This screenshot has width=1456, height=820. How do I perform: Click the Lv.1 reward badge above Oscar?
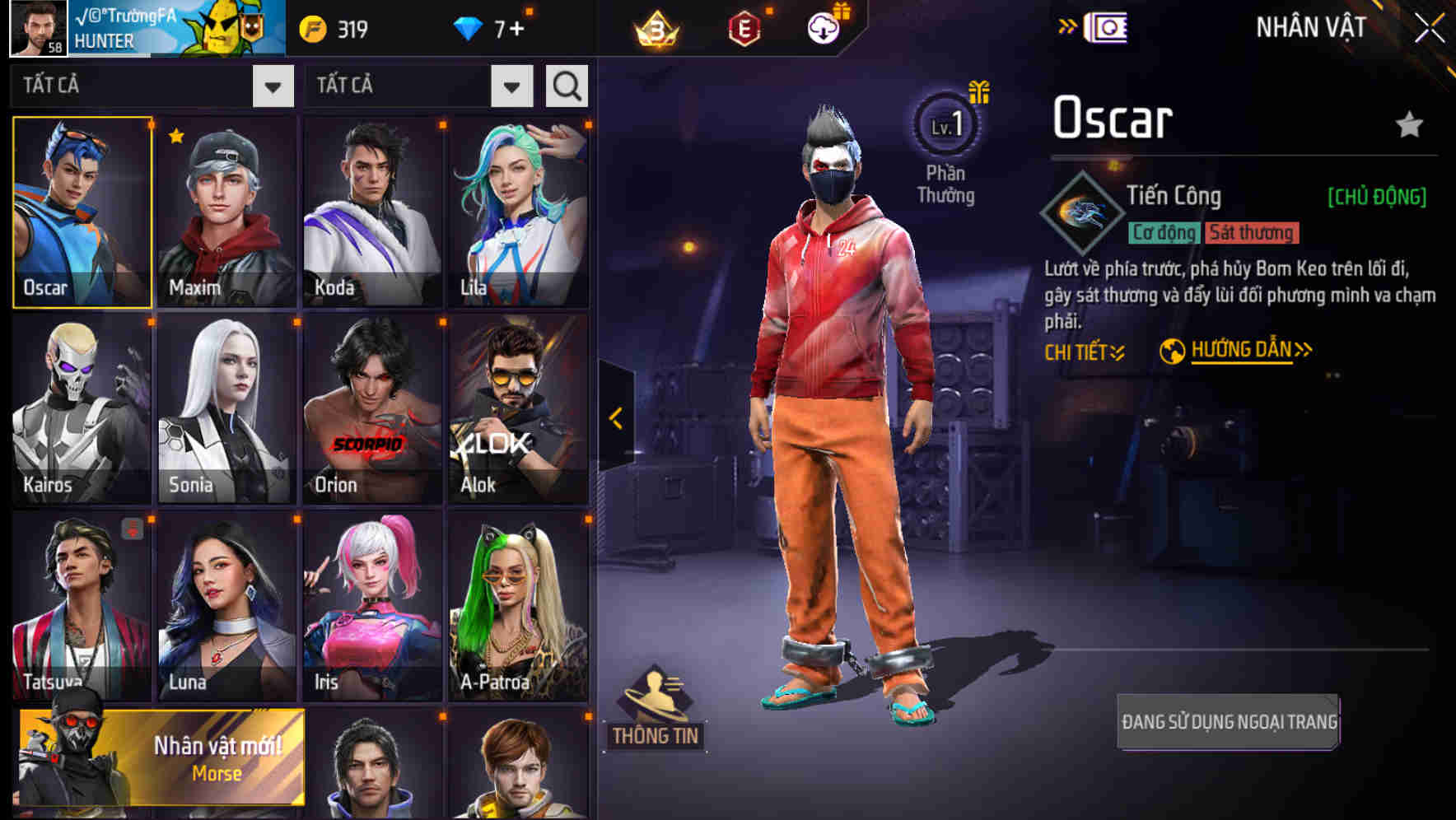(946, 125)
